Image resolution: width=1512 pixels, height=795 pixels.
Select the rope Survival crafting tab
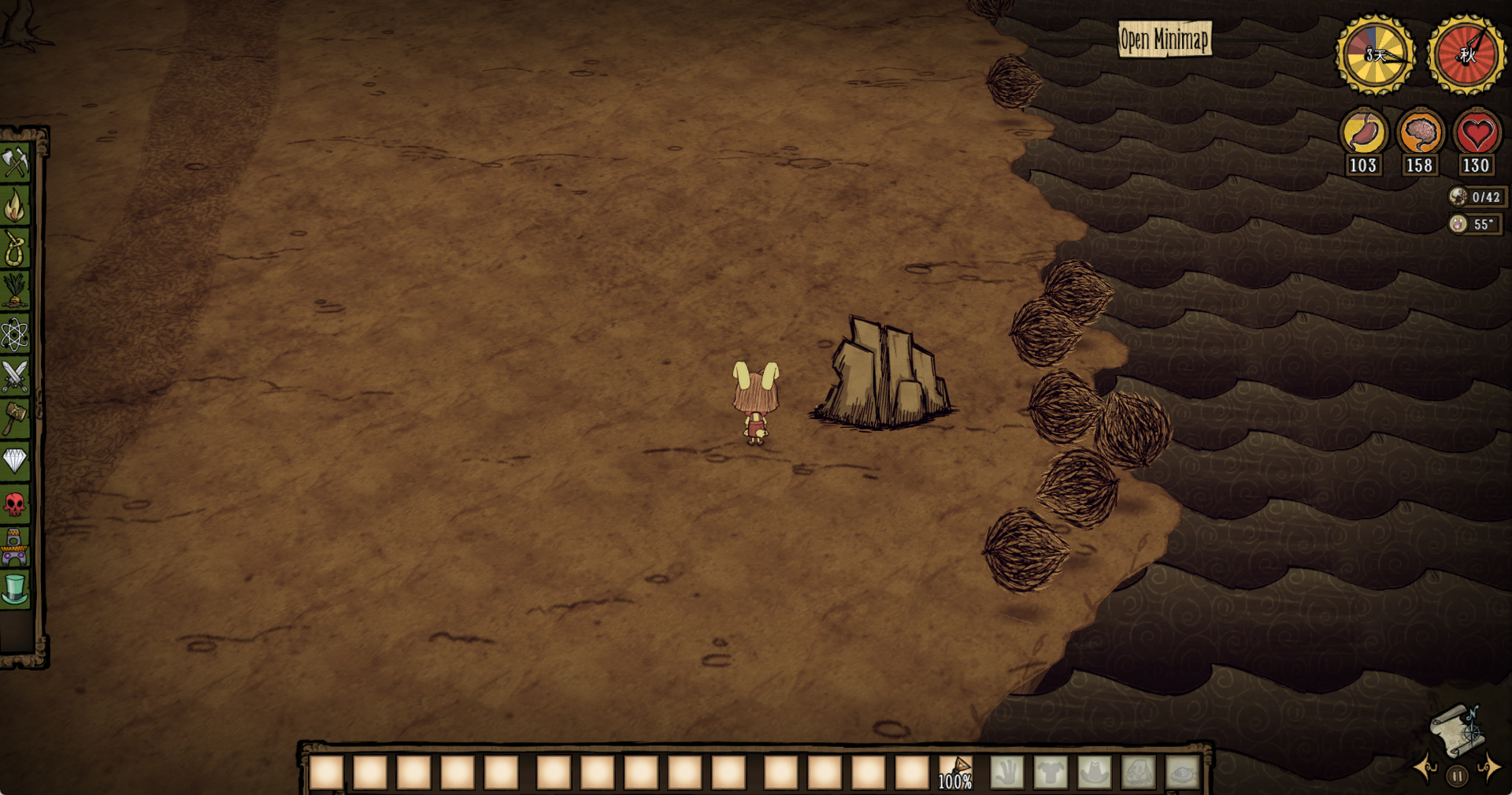click(x=15, y=250)
